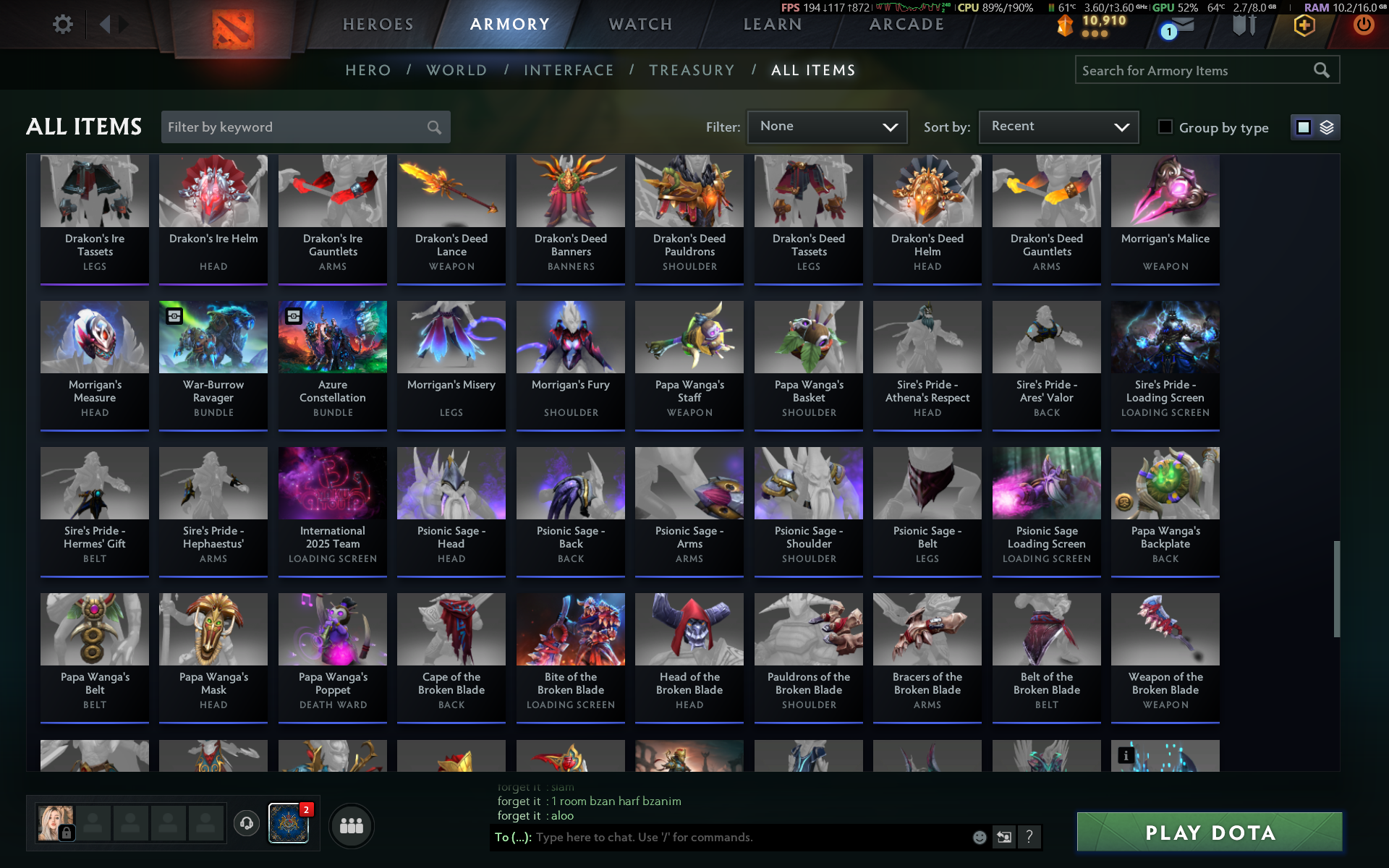Expand the Sort by Recent dropdown
The width and height of the screenshot is (1389, 868).
pos(1058,127)
